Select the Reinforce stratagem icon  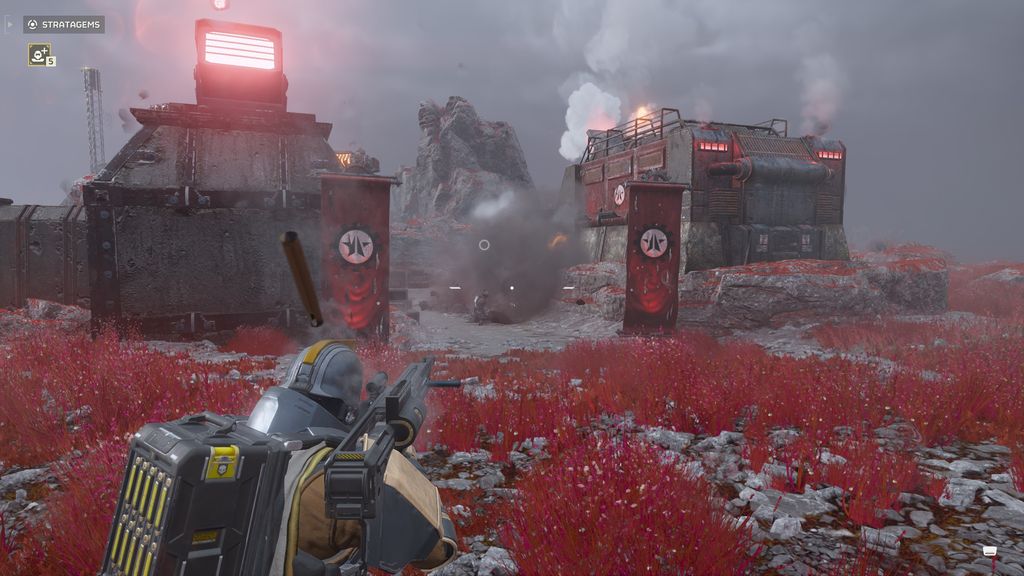click(39, 55)
